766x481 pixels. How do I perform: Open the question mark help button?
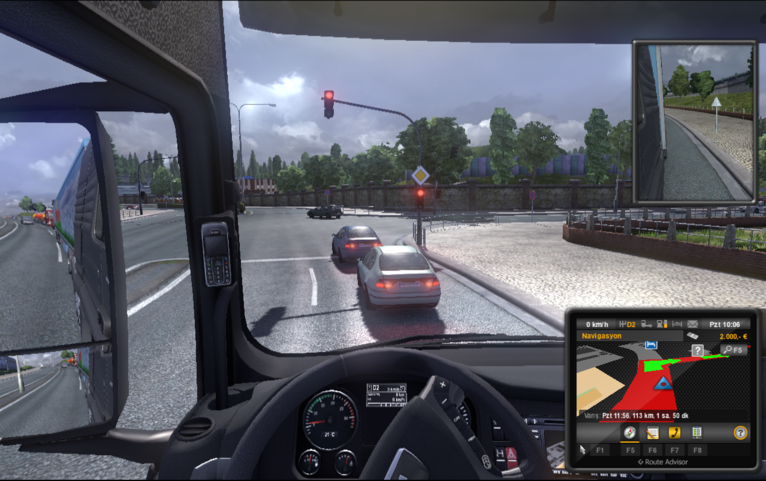740,433
